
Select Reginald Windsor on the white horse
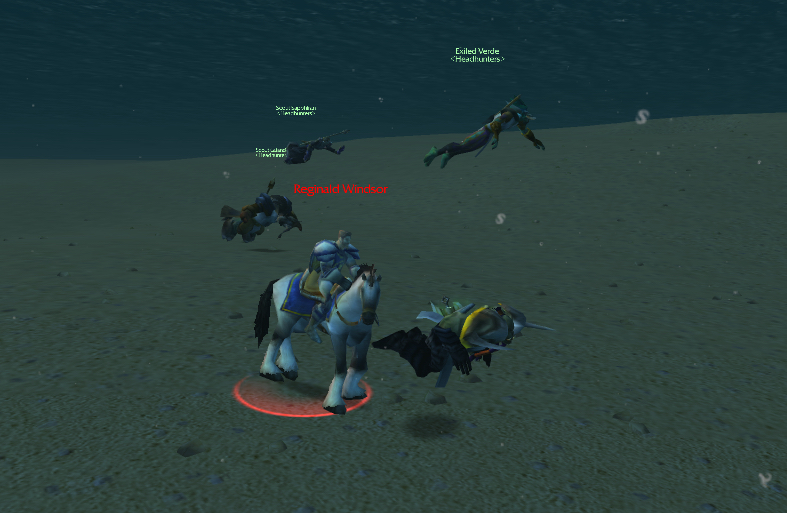click(x=318, y=320)
